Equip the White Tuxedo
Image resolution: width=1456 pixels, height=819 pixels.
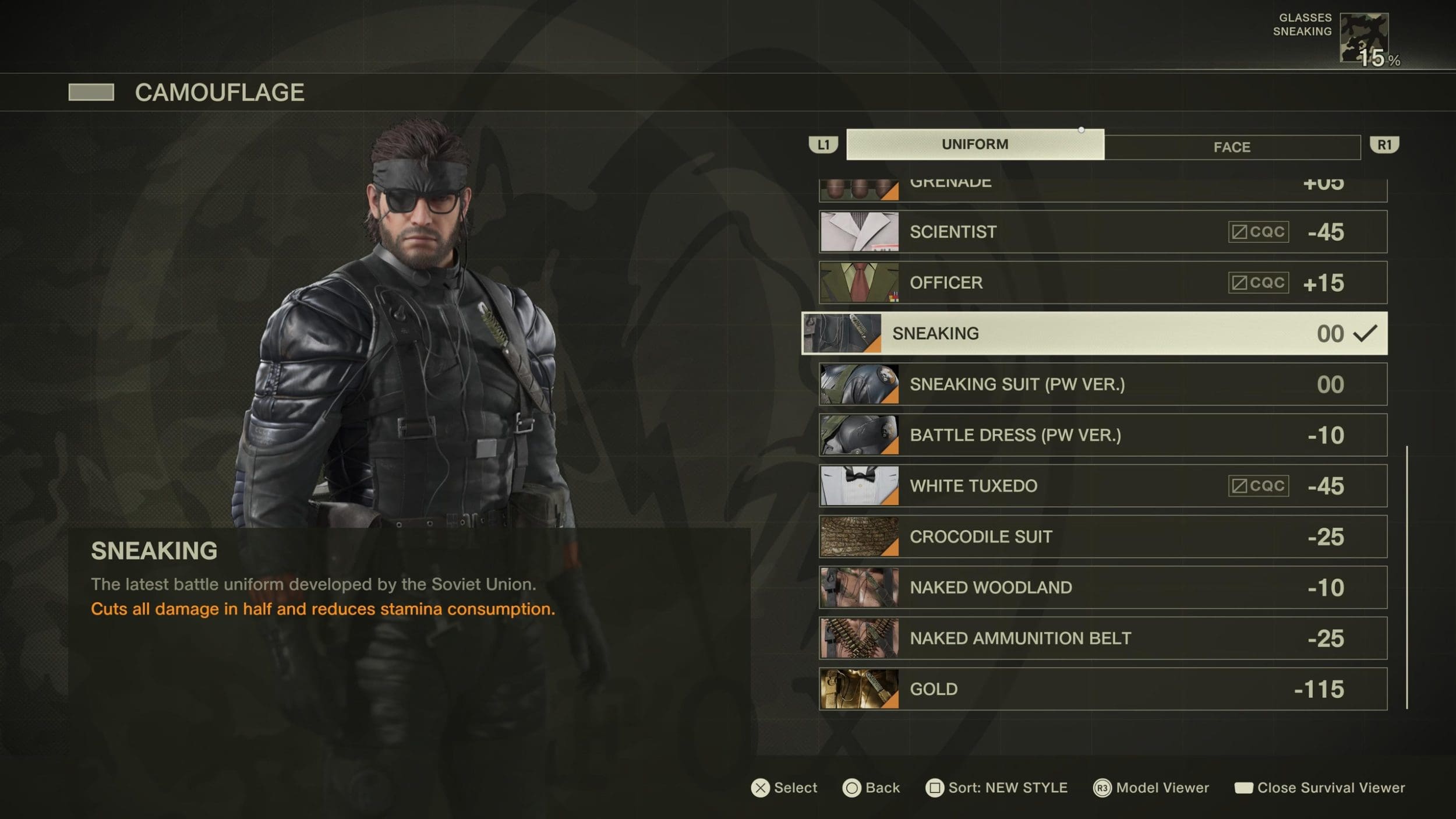pyautogui.click(x=1102, y=486)
